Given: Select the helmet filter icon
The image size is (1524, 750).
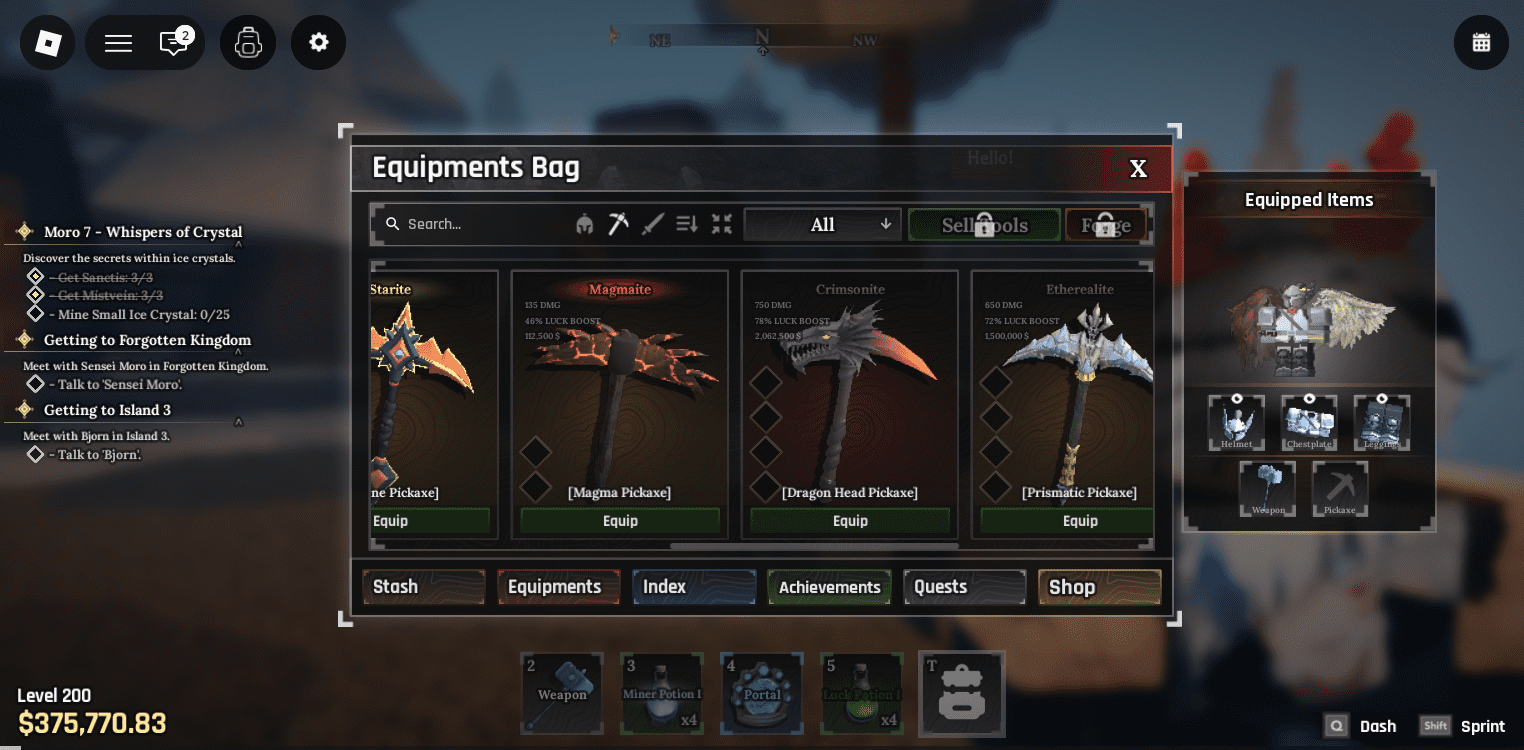Looking at the screenshot, I should coord(586,223).
